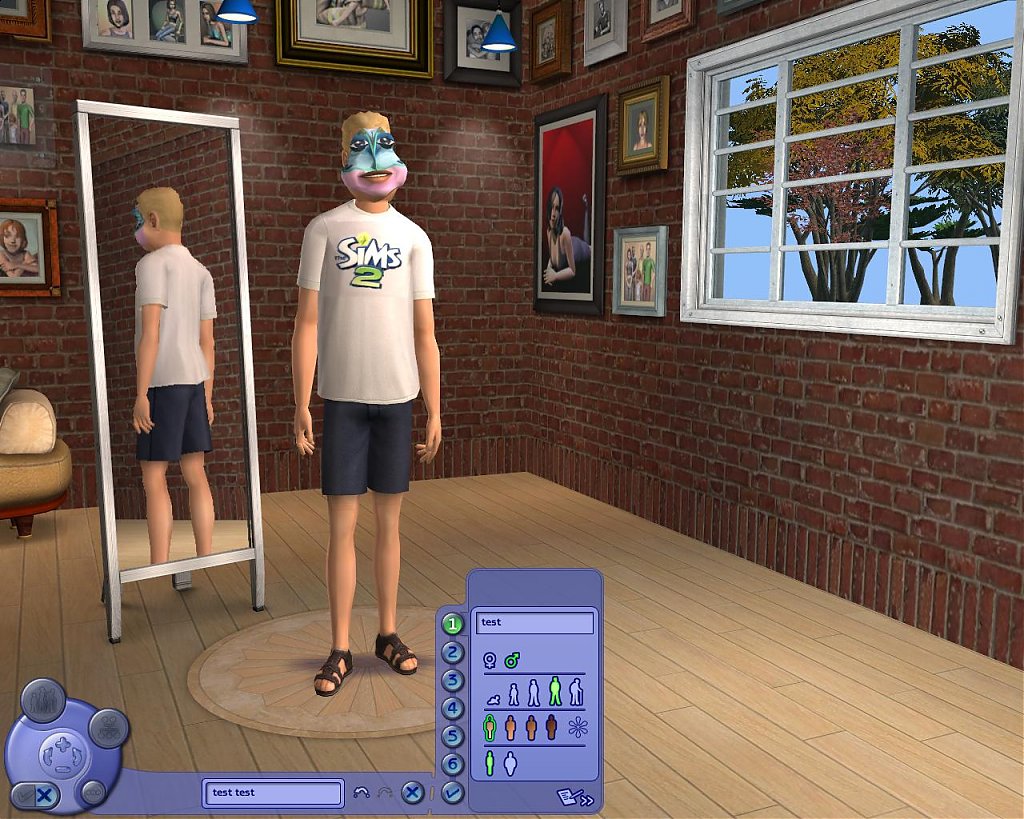The height and width of the screenshot is (819, 1024).
Task: Open custom skin tones flower icon
Action: pyautogui.click(x=578, y=727)
